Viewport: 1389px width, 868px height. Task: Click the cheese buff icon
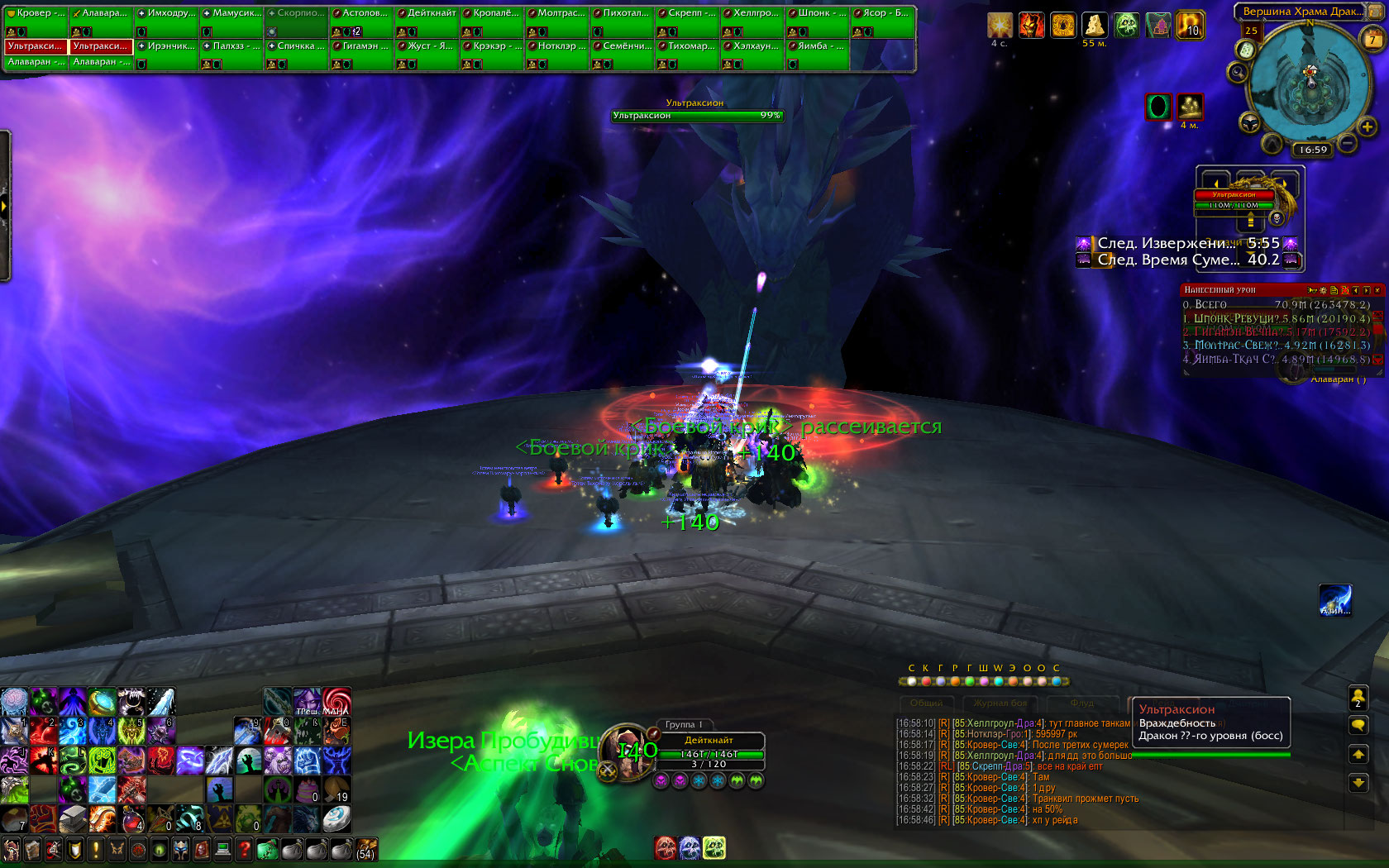pos(1095,26)
